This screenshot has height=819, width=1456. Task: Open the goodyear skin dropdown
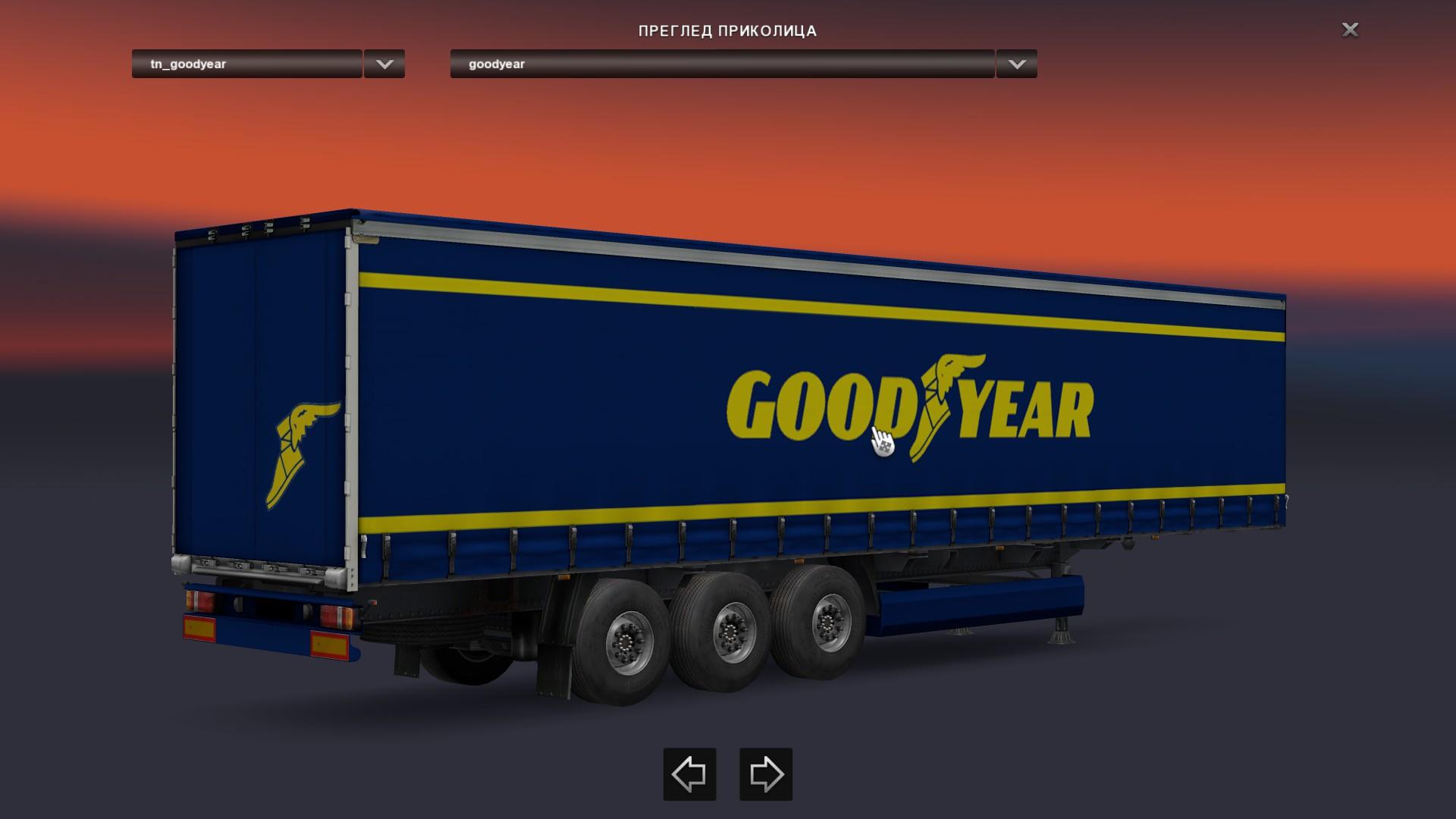(x=720, y=64)
